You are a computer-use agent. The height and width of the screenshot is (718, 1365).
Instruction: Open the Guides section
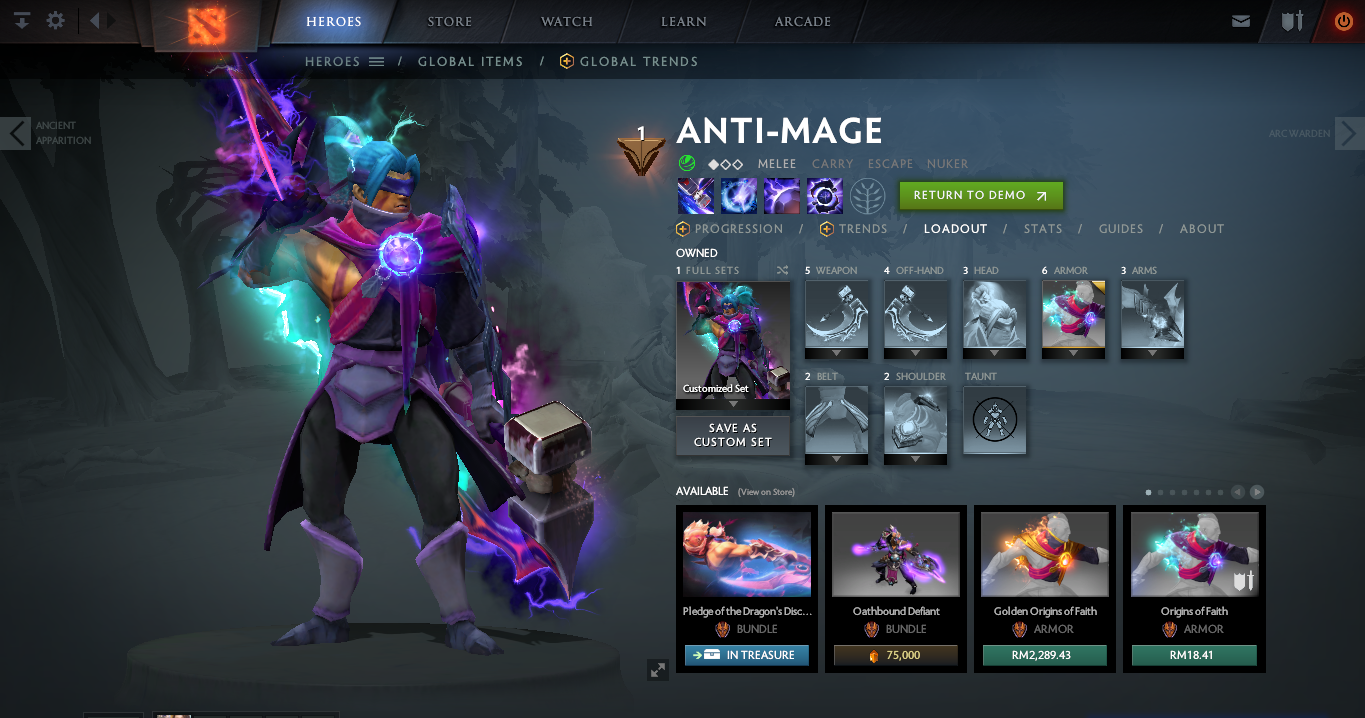tap(1121, 229)
